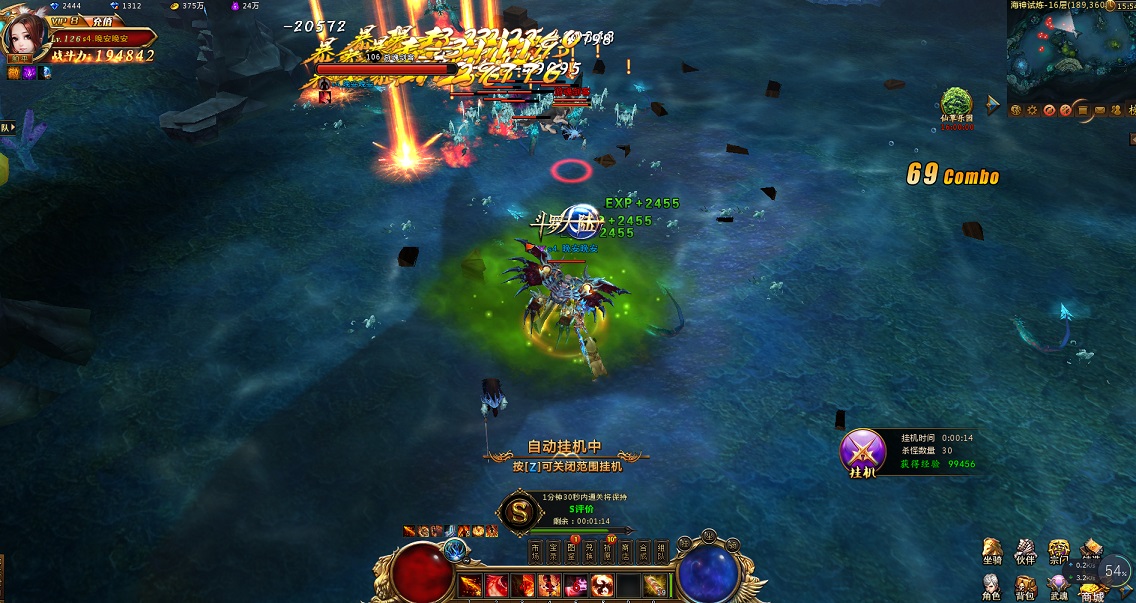Open the 组队 team button
This screenshot has height=603, width=1136.
tap(661, 552)
